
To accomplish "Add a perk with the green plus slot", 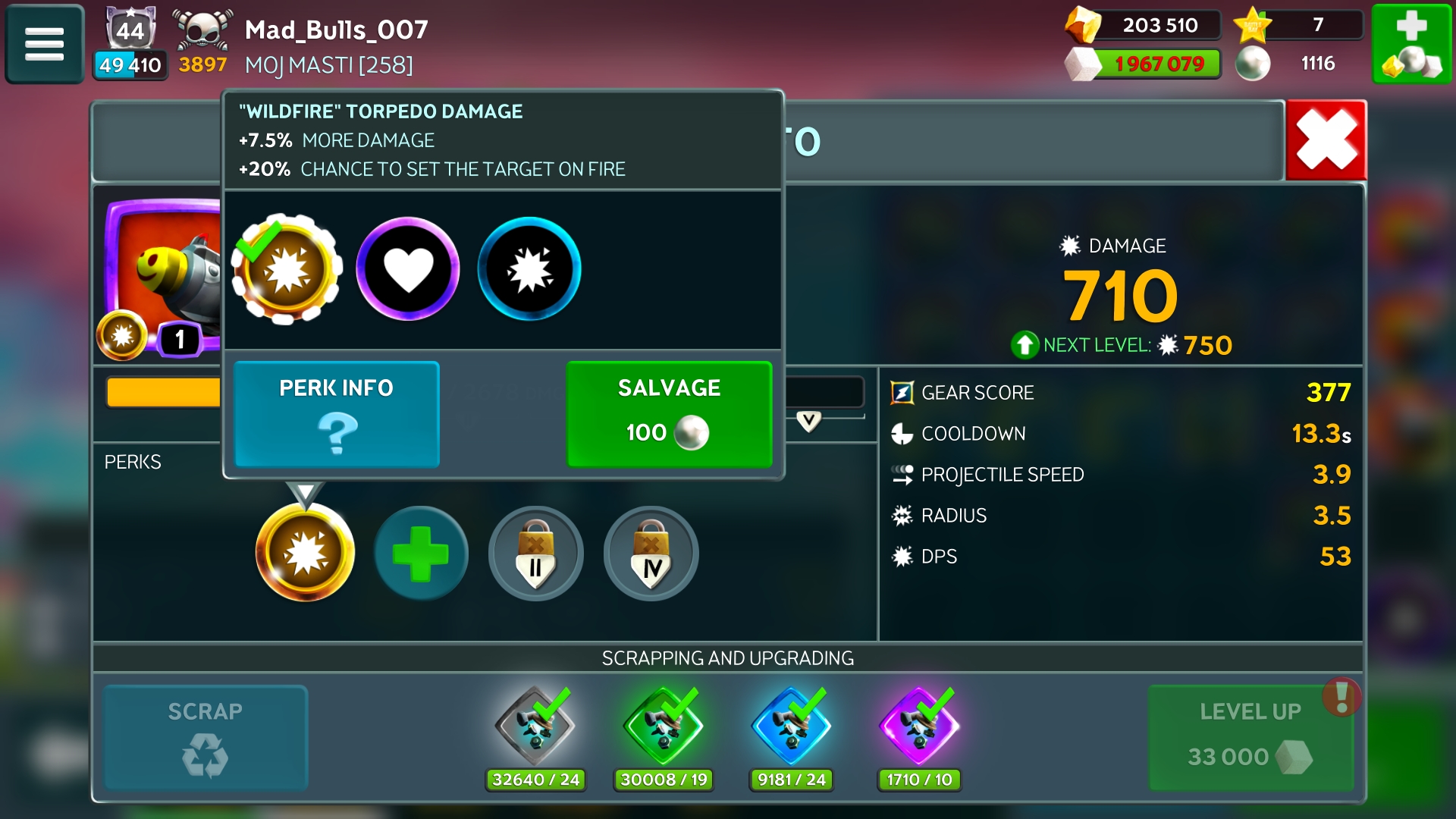I will pyautogui.click(x=421, y=553).
